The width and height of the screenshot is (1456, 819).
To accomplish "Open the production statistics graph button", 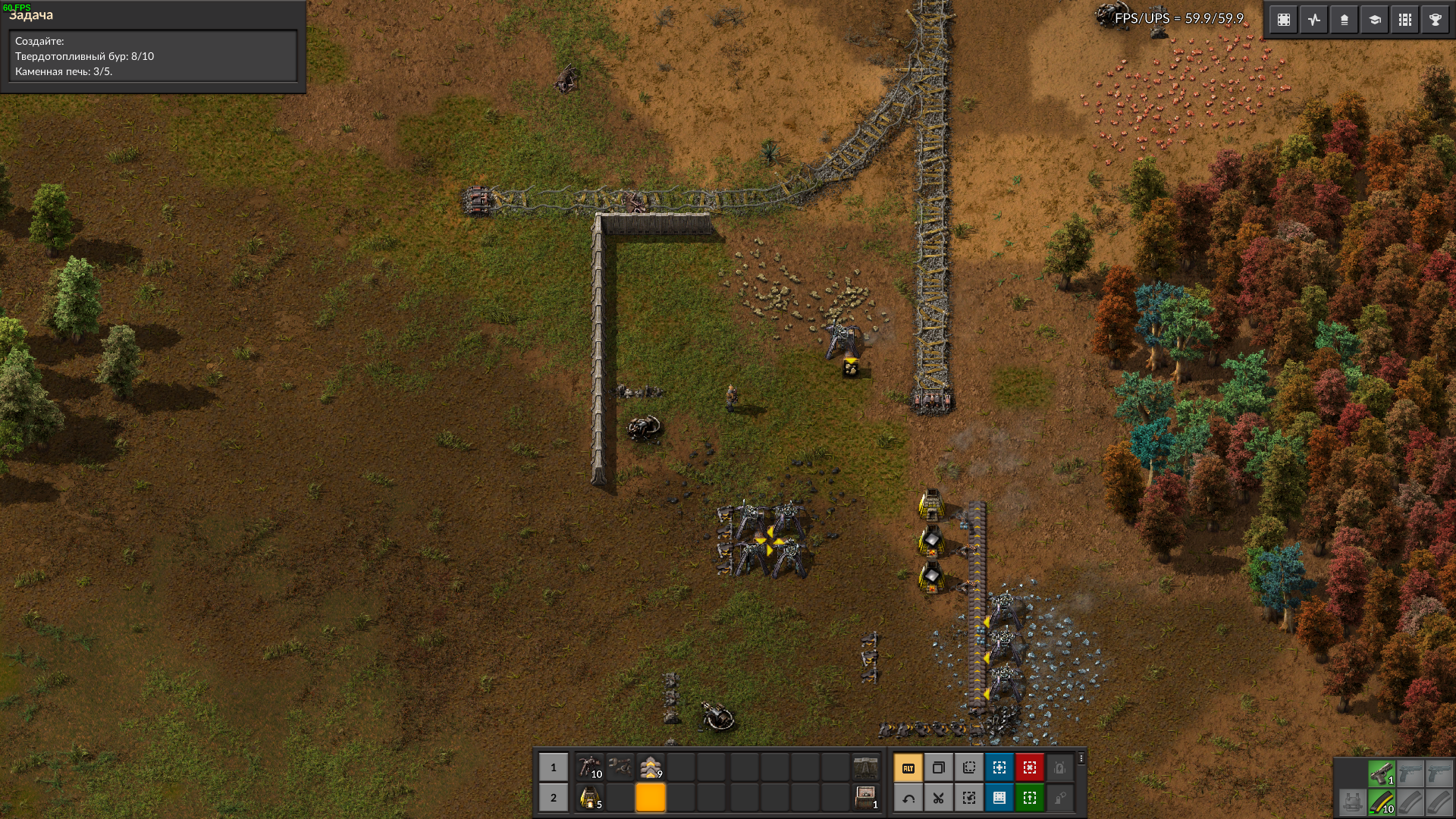I will 1314,20.
